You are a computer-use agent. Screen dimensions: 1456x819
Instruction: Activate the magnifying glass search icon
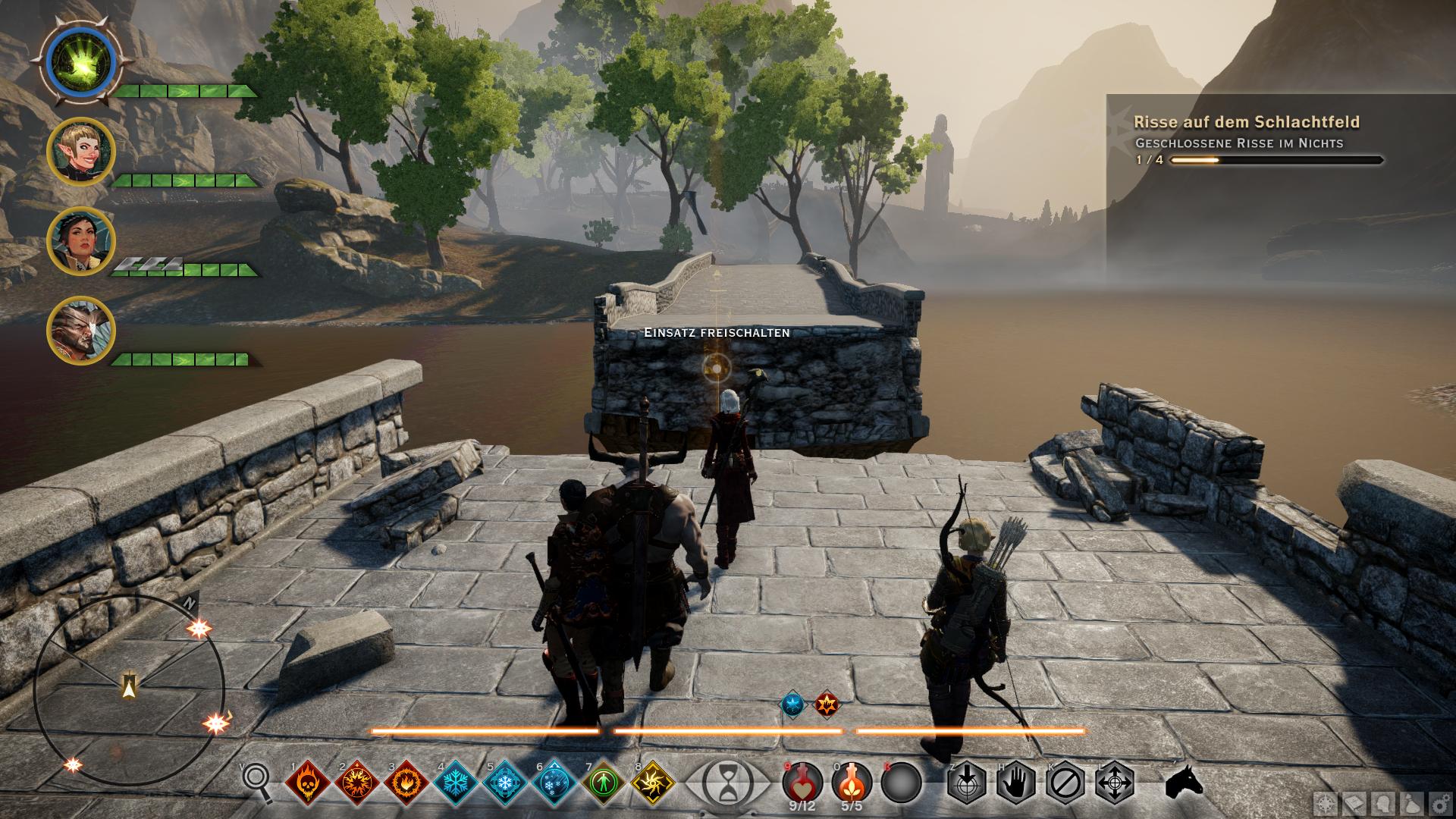point(258,780)
